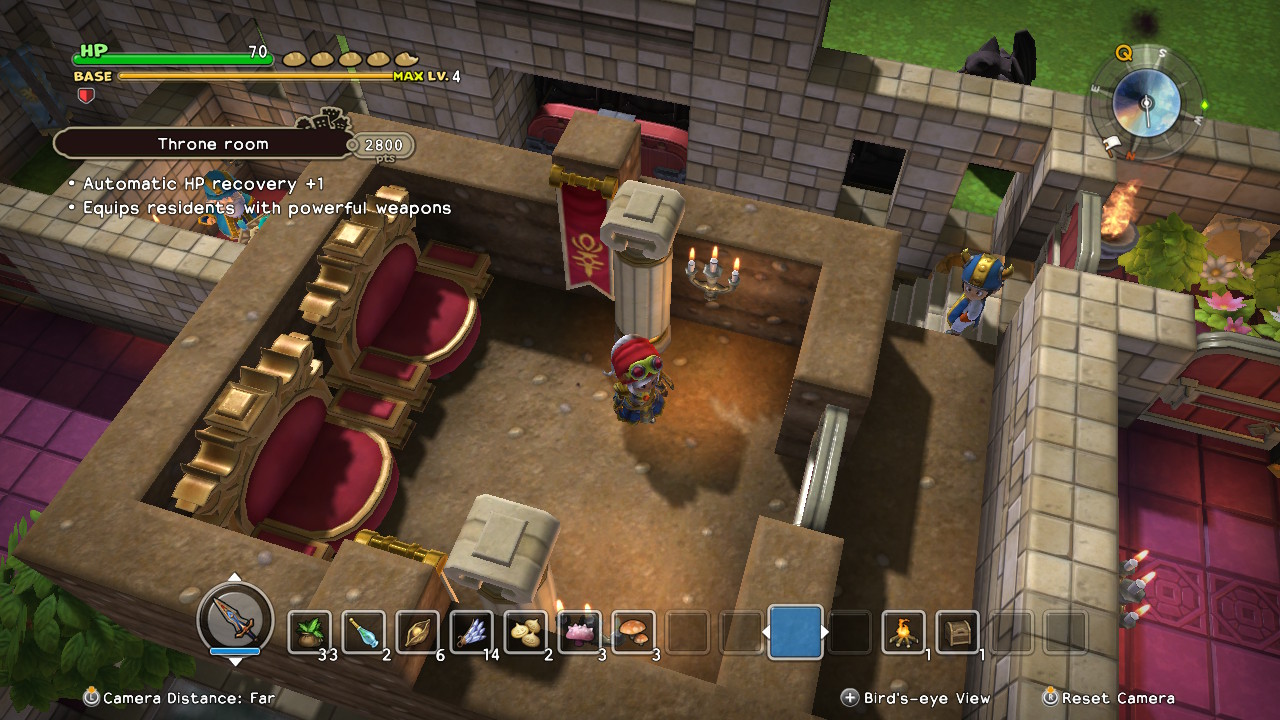The height and width of the screenshot is (720, 1280).
Task: Select the bread rolls hotbar slot
Action: [525, 632]
